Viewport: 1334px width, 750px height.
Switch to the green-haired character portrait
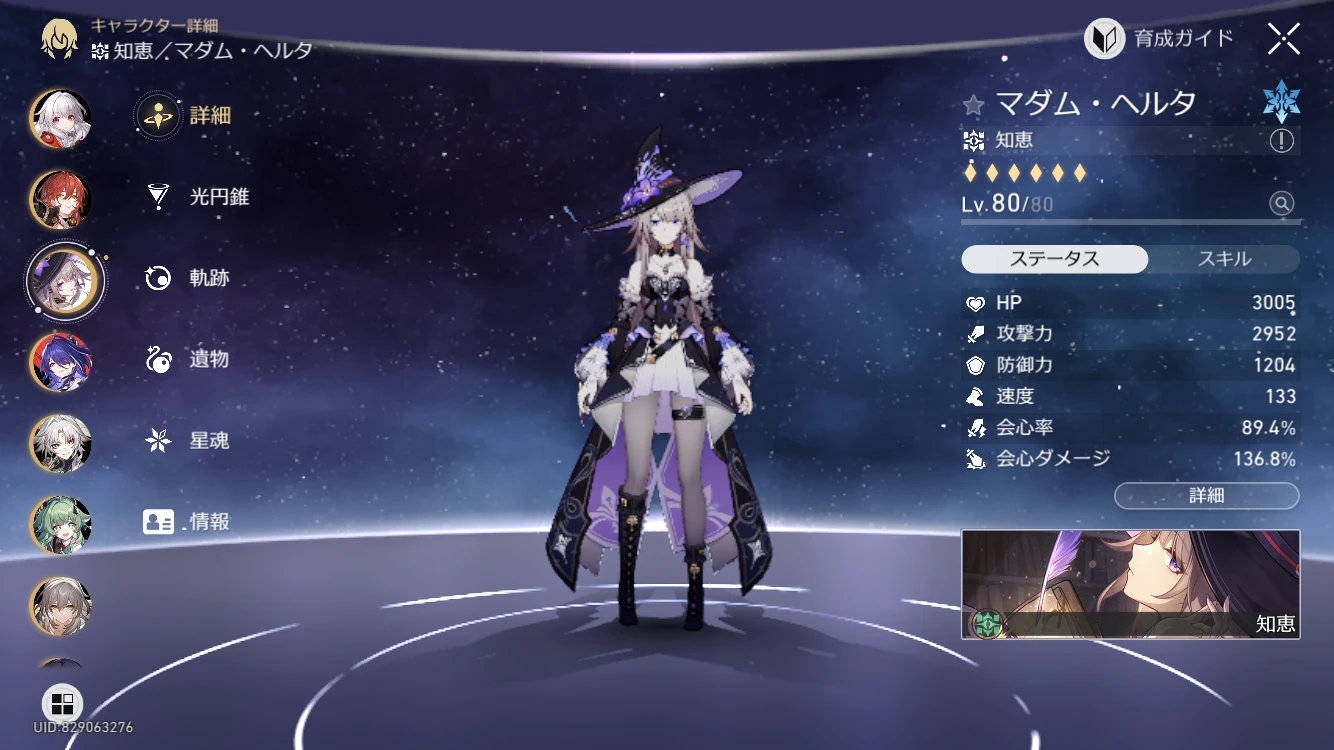tap(61, 525)
